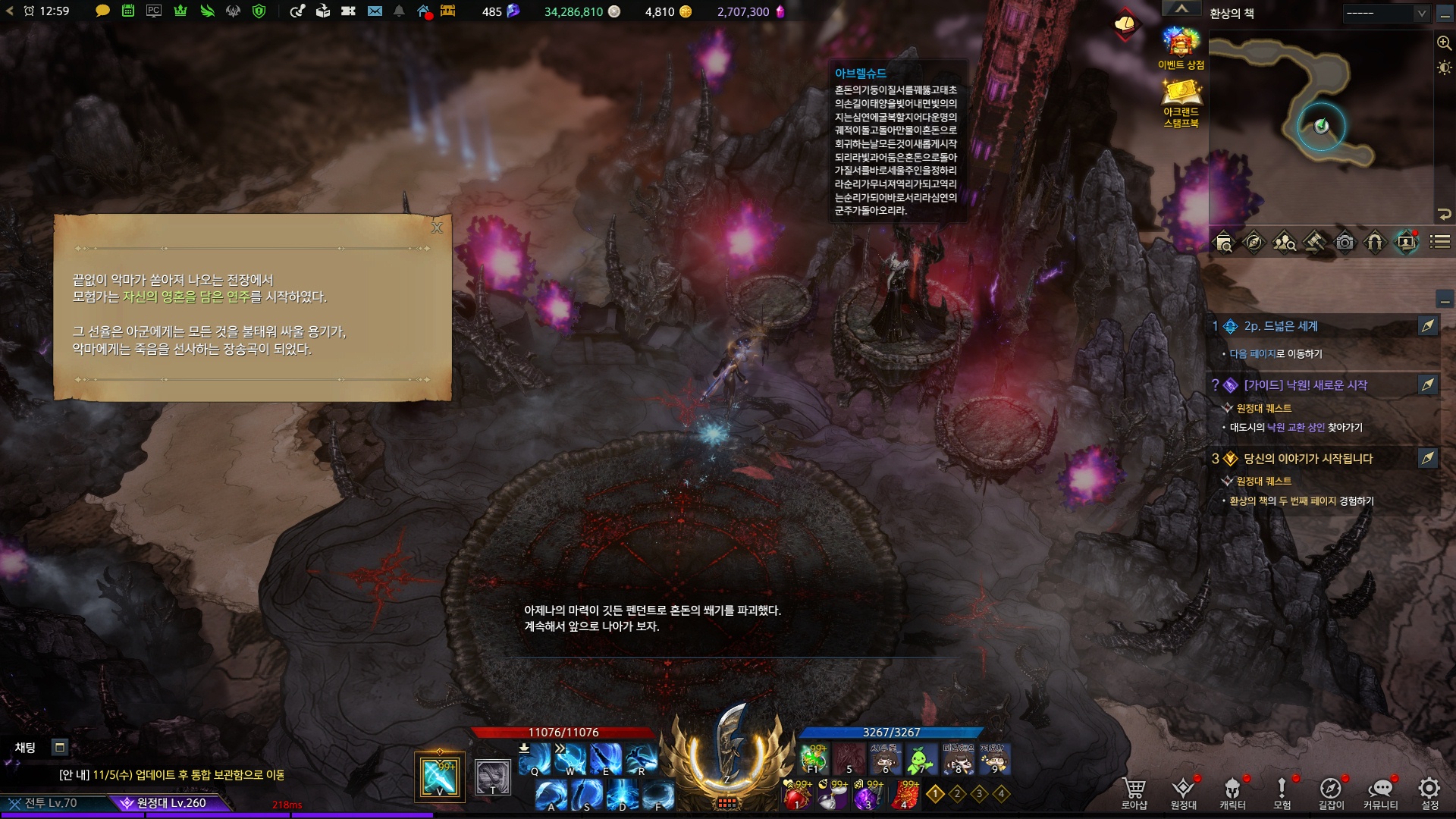Screen dimensions: 1456x819
Task: Select the 2p. 드넓은 세계 quest entry
Action: pyautogui.click(x=1281, y=326)
